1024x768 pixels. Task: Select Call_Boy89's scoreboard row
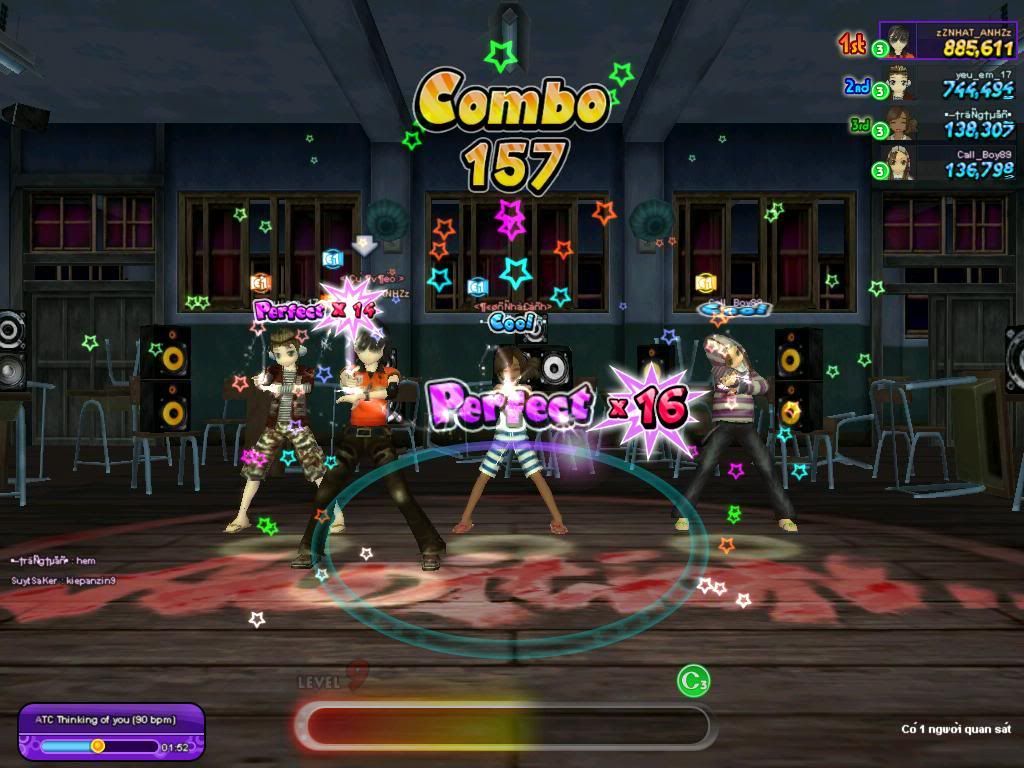(x=947, y=163)
